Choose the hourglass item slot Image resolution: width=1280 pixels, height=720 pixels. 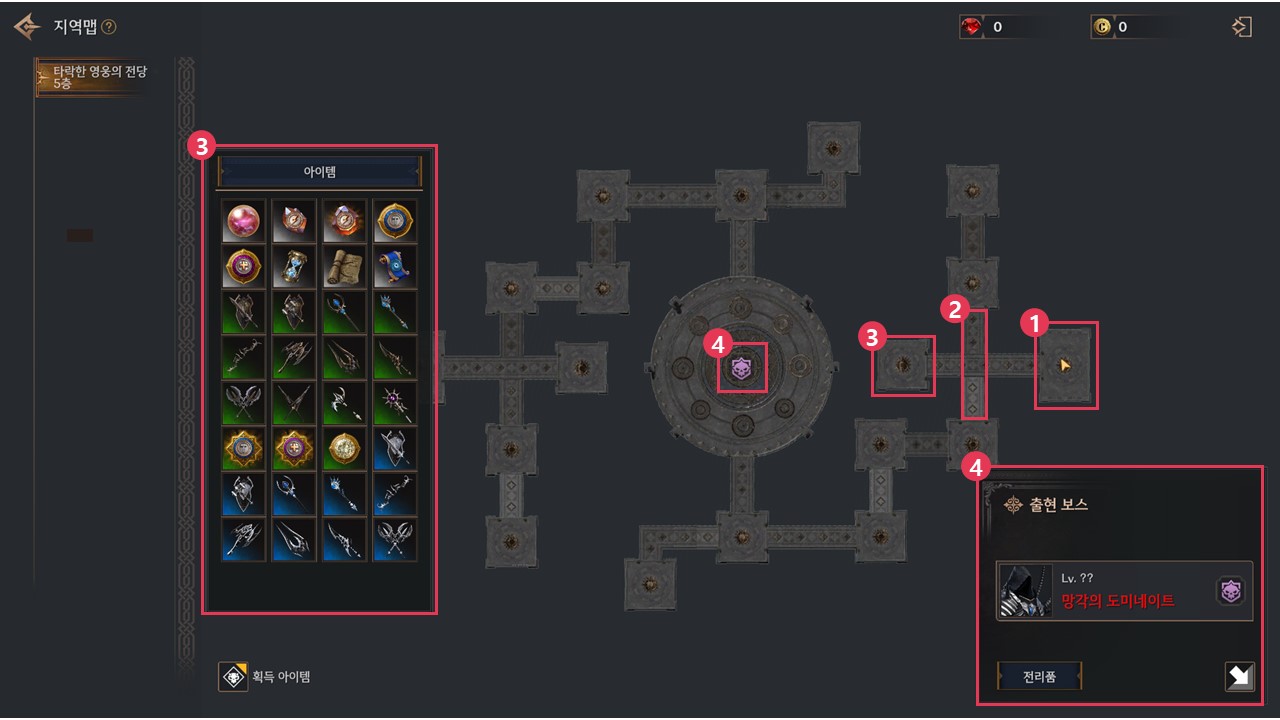click(294, 266)
